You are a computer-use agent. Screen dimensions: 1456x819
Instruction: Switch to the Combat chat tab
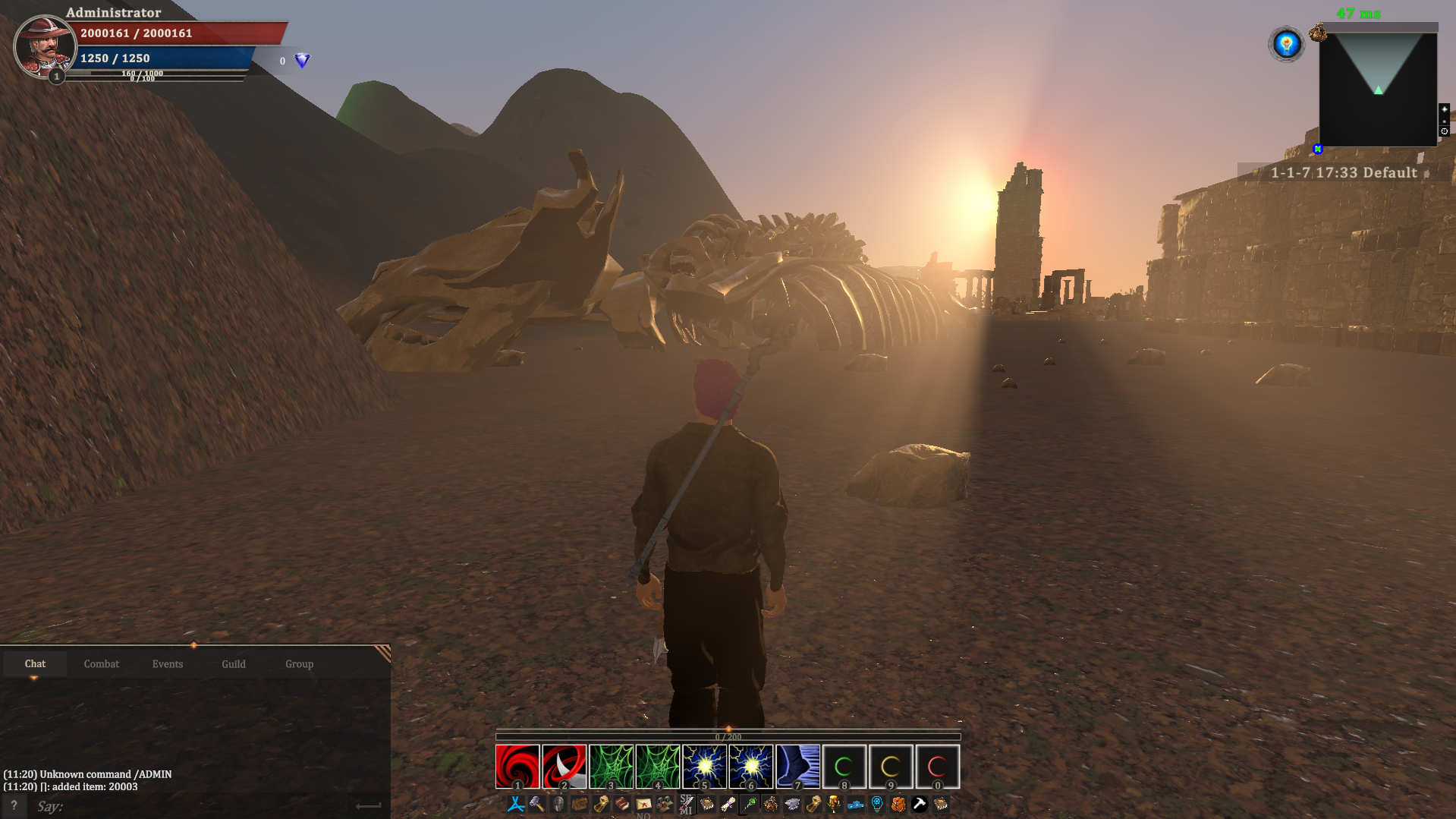102,664
